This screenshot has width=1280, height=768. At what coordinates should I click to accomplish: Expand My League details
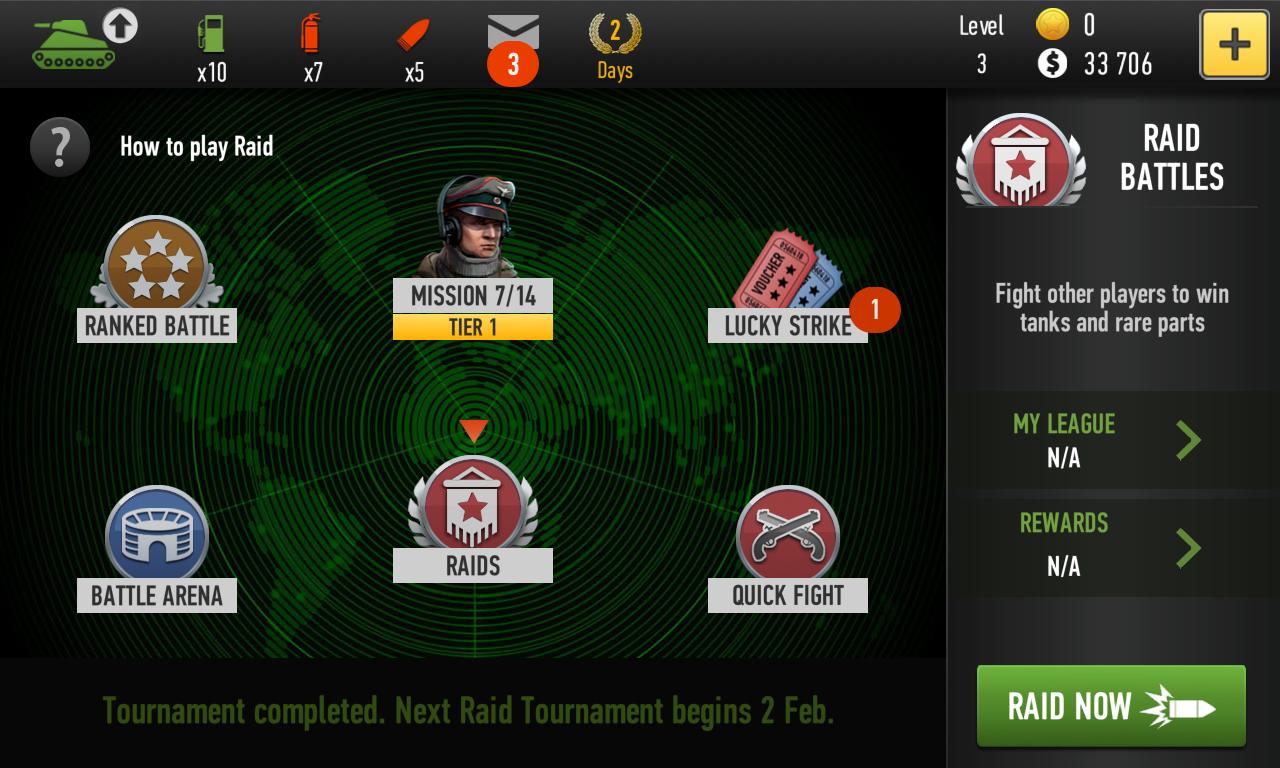[1110, 440]
